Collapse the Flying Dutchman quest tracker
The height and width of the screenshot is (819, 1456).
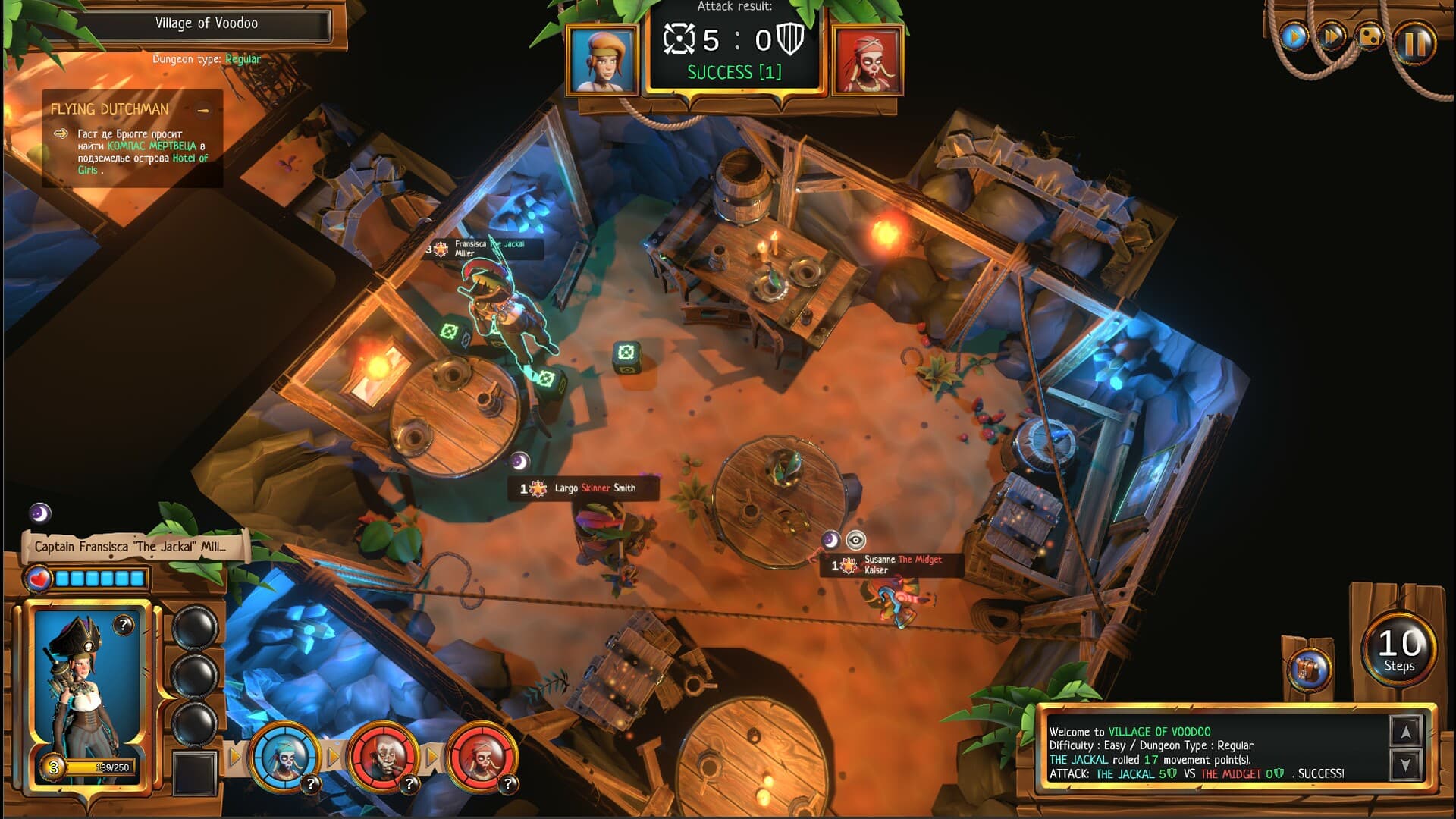[203, 111]
